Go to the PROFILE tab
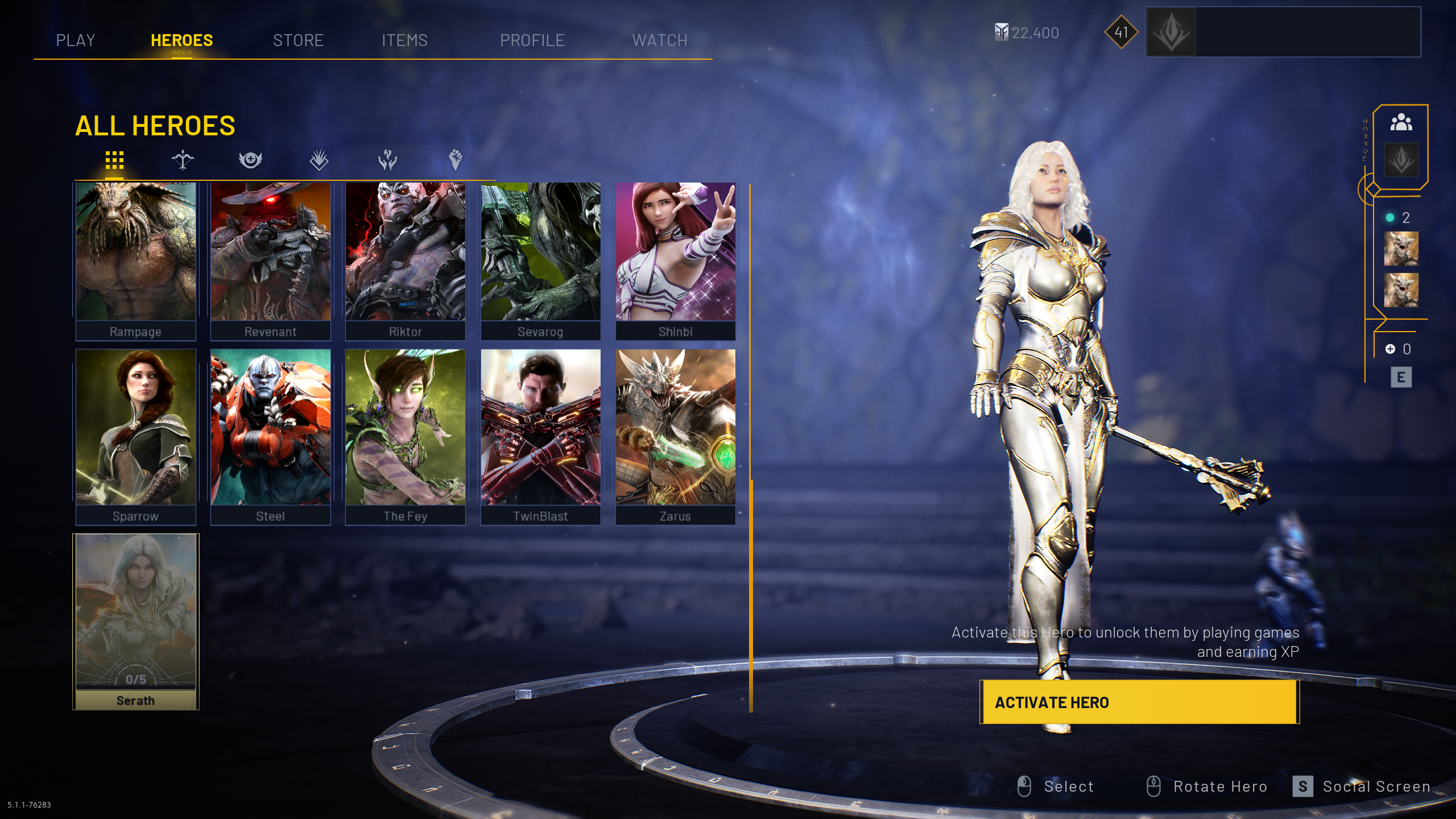 (x=532, y=40)
